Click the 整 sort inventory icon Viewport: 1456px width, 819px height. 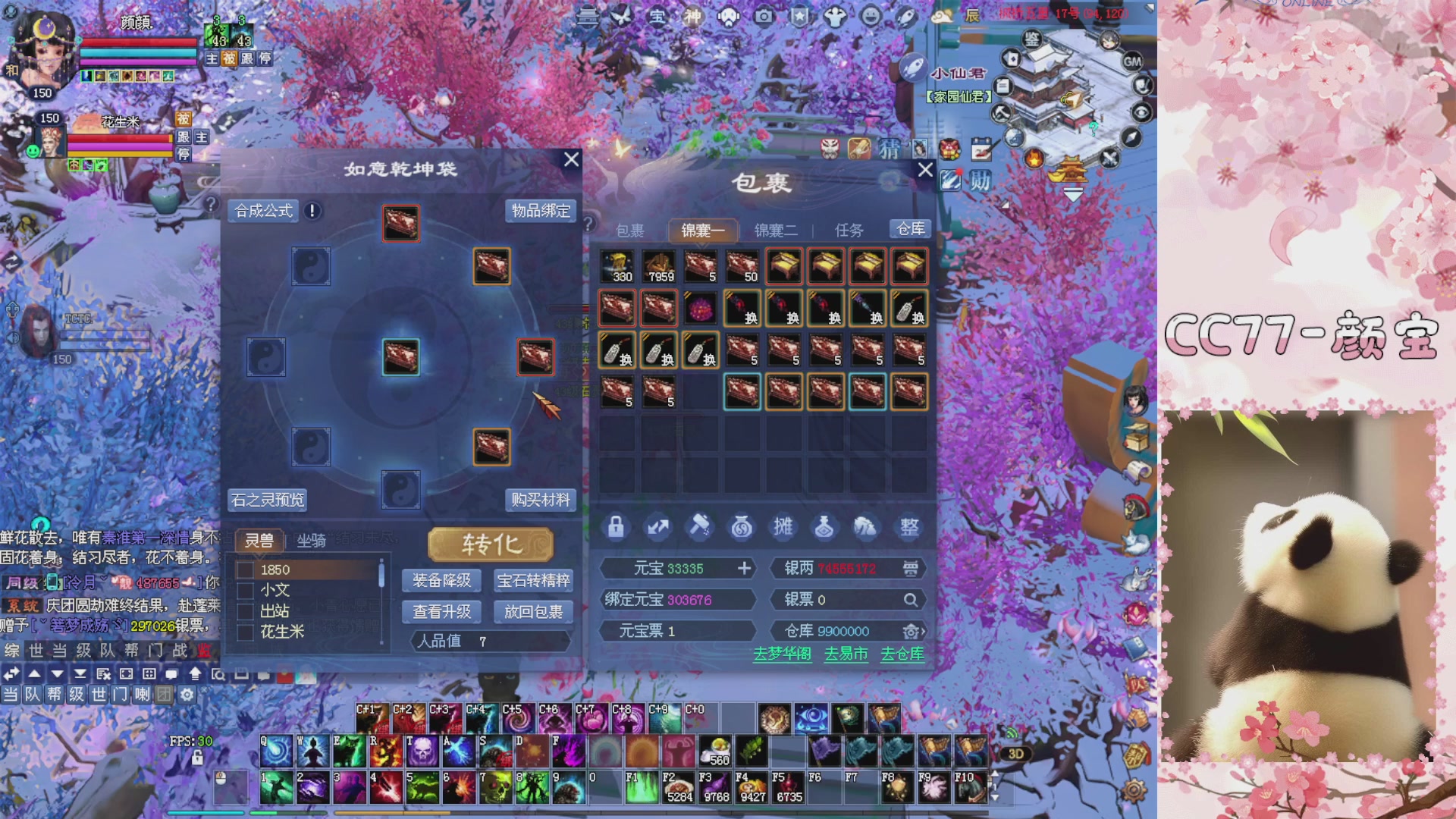click(909, 527)
